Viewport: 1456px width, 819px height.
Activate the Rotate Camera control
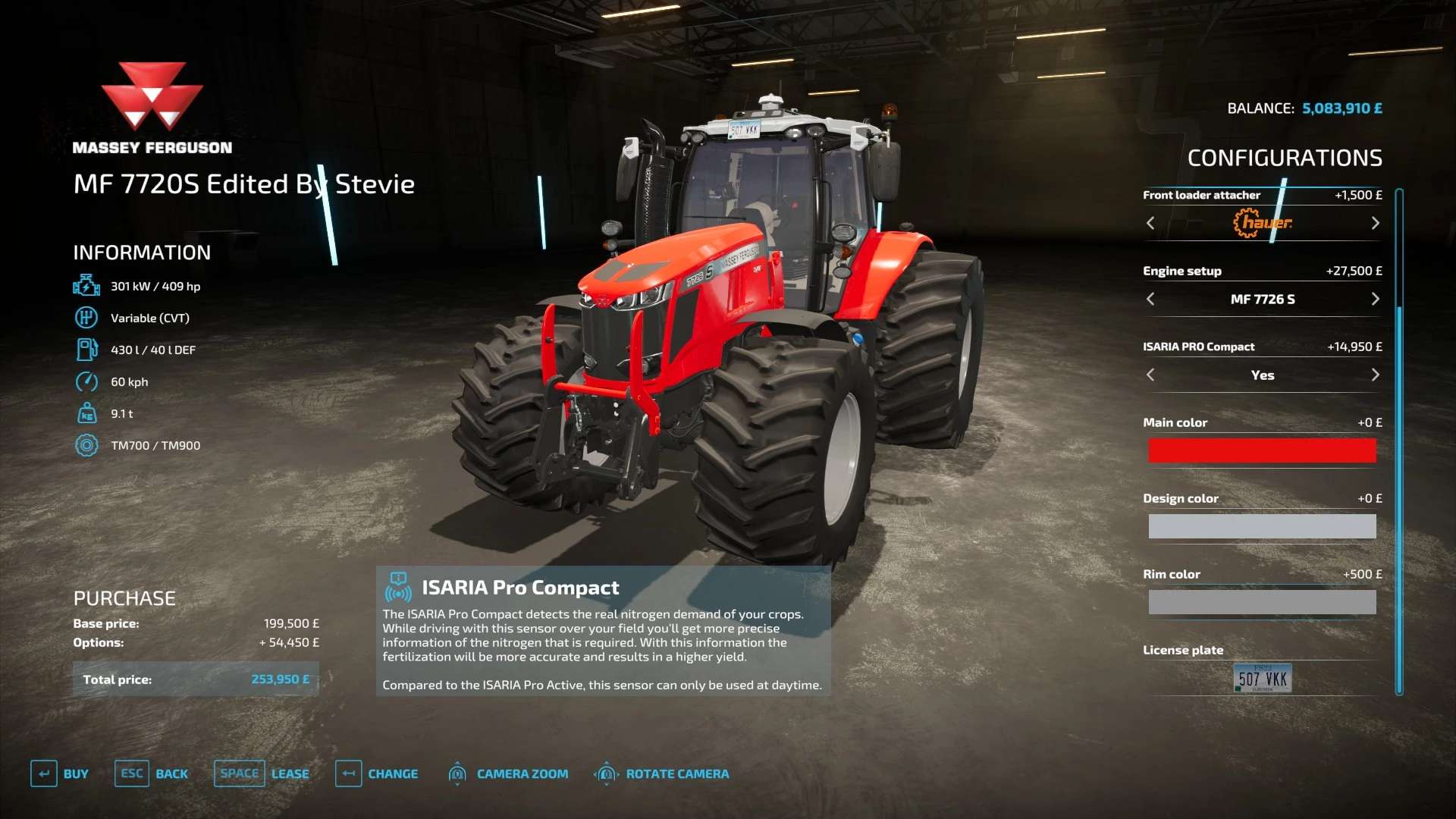[662, 773]
